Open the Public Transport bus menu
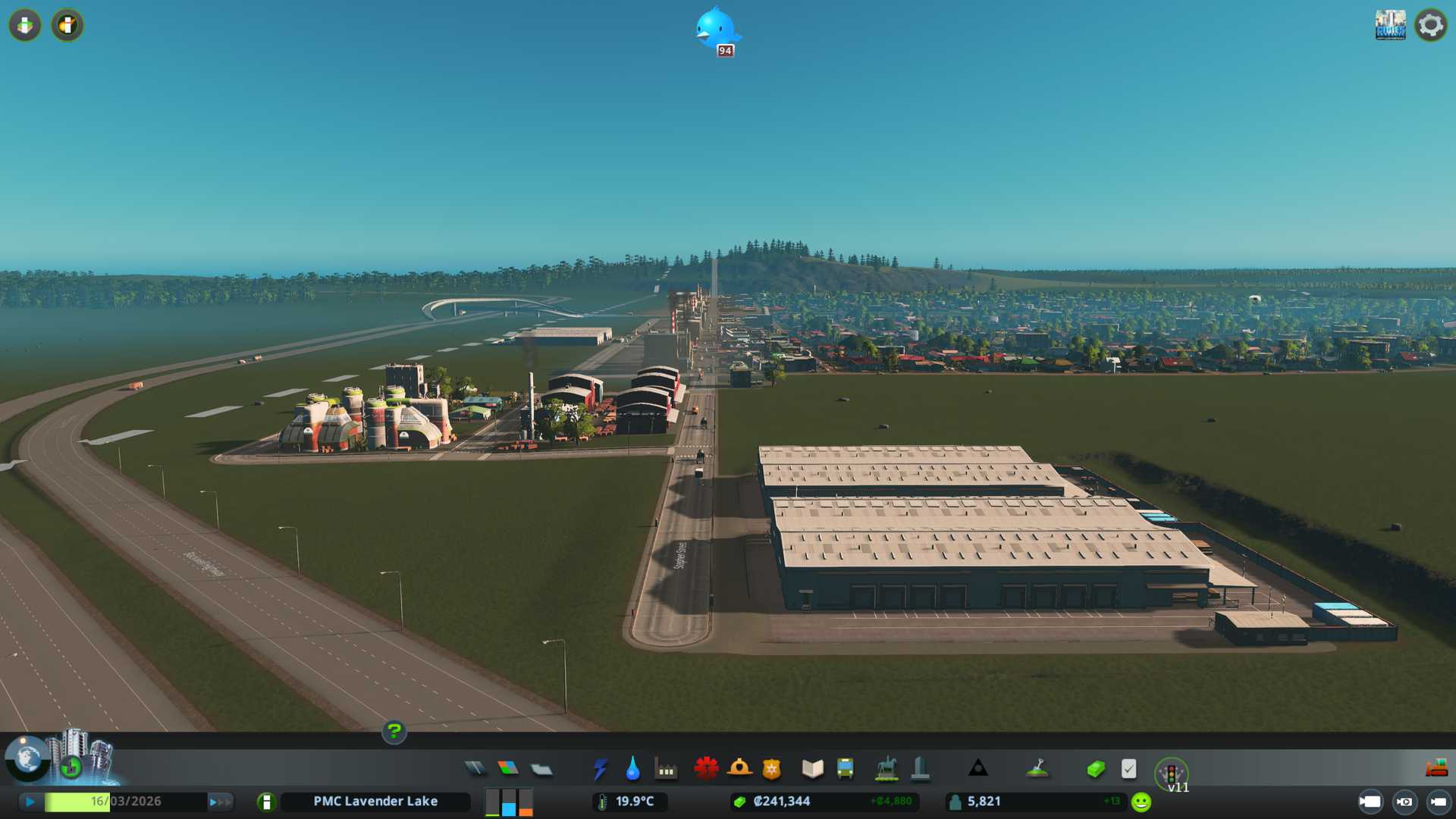Viewport: 1456px width, 819px height. (x=845, y=769)
